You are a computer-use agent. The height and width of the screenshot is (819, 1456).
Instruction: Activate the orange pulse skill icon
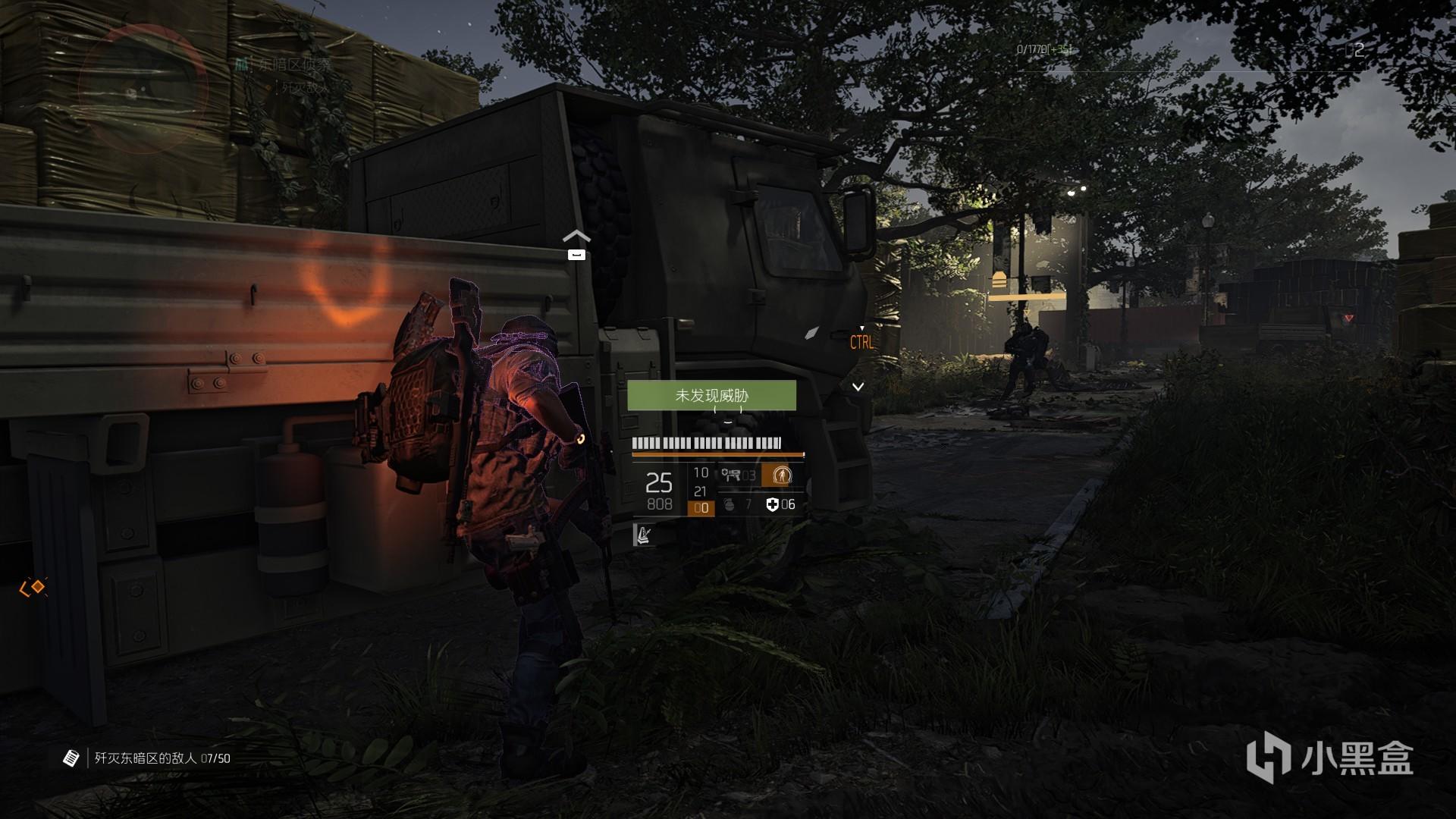coord(781,475)
